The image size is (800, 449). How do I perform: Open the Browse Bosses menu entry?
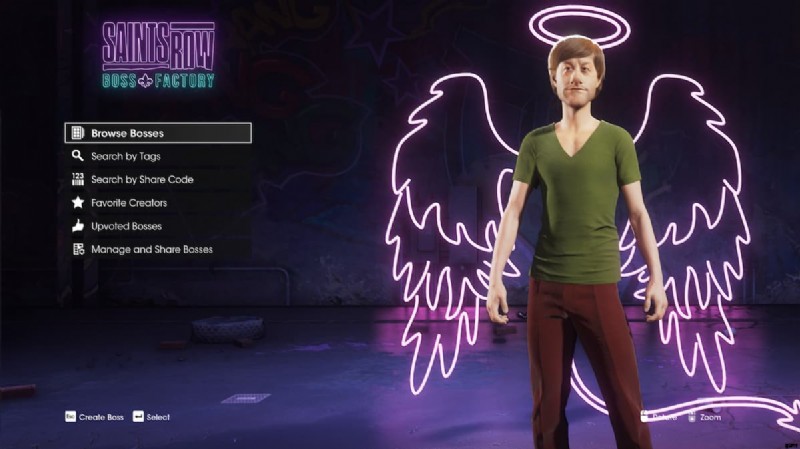(x=157, y=133)
